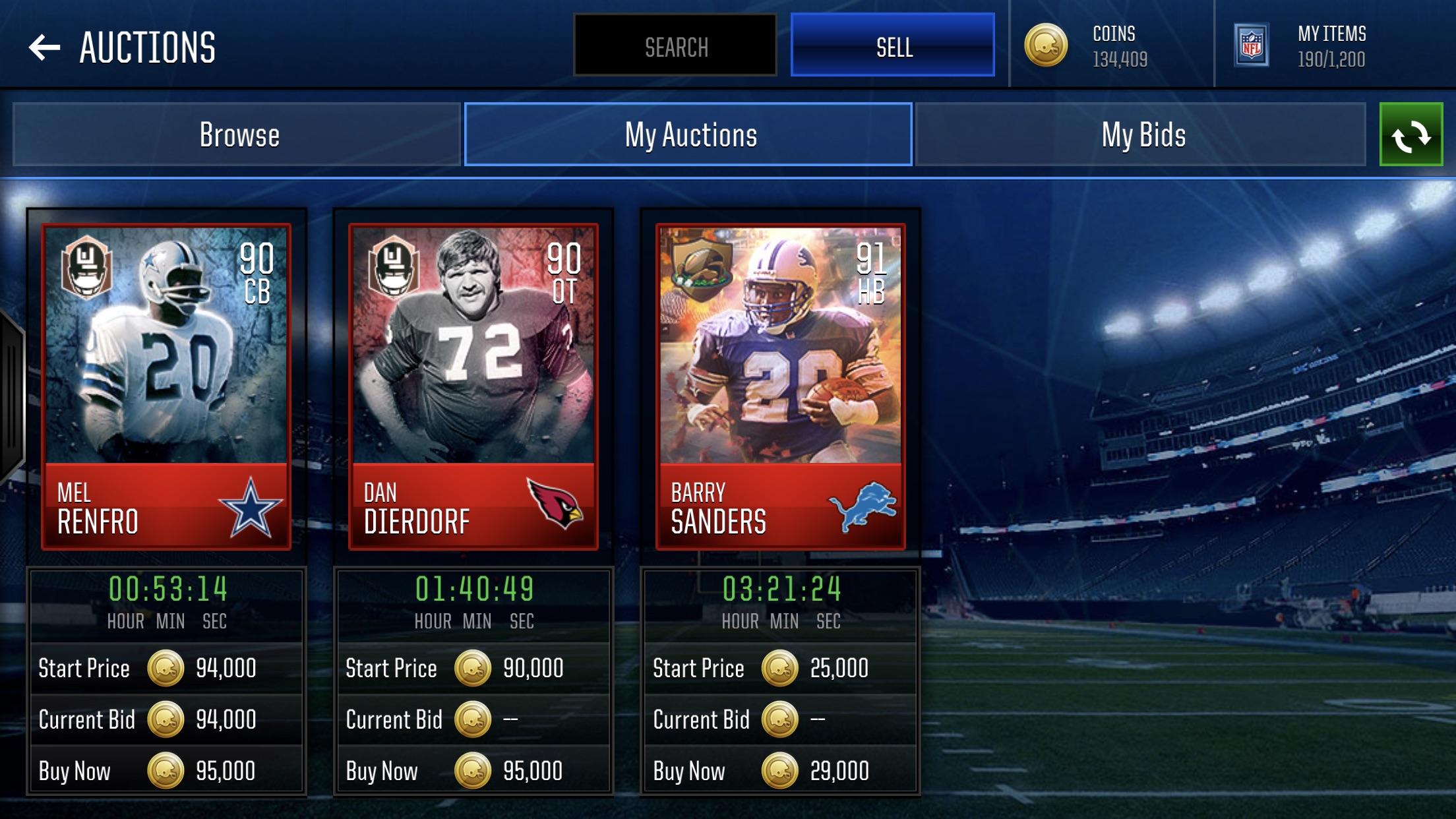Click the green refresh auctions icon
1456x819 pixels.
point(1412,135)
